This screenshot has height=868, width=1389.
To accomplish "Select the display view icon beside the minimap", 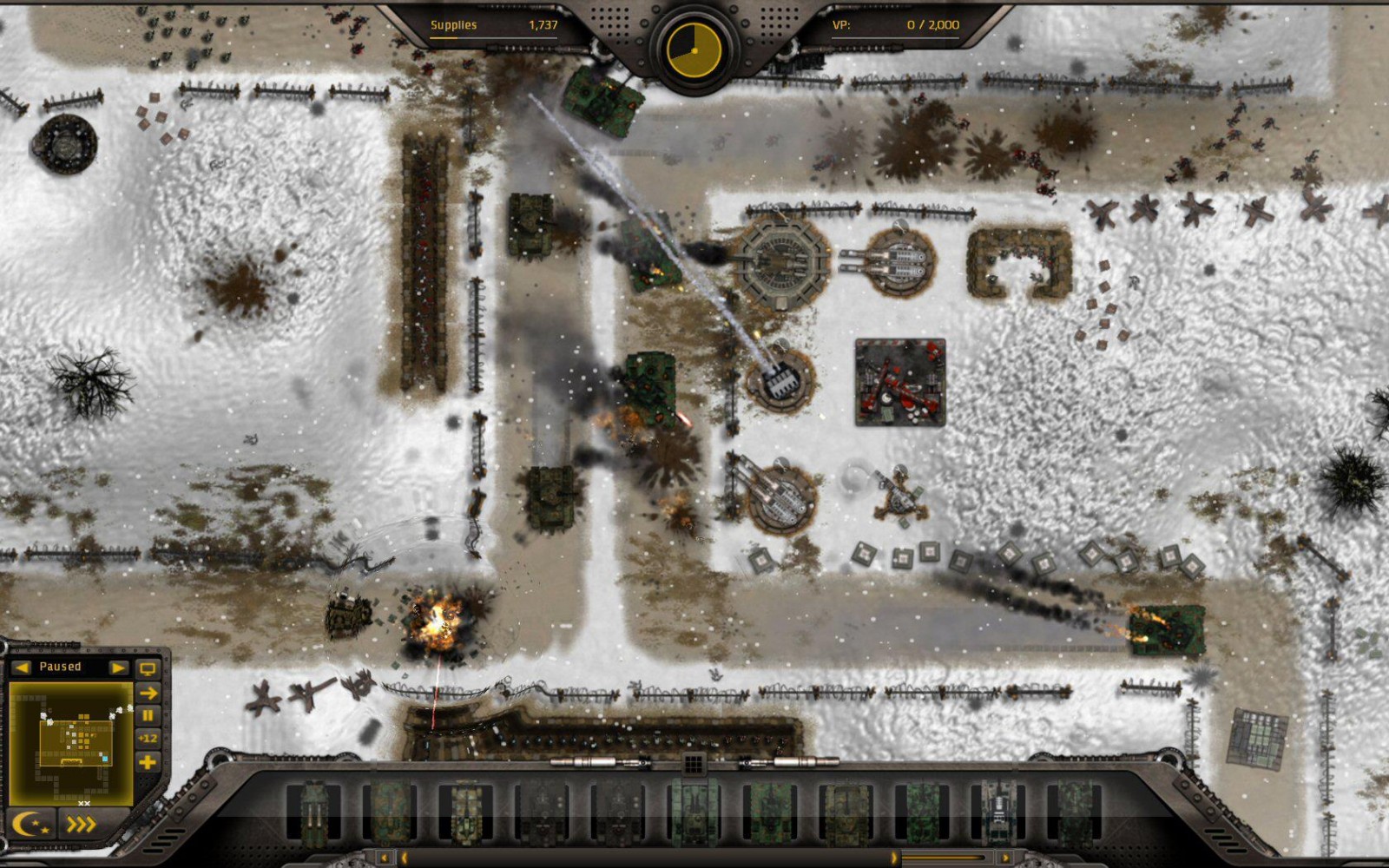I will pyautogui.click(x=148, y=668).
